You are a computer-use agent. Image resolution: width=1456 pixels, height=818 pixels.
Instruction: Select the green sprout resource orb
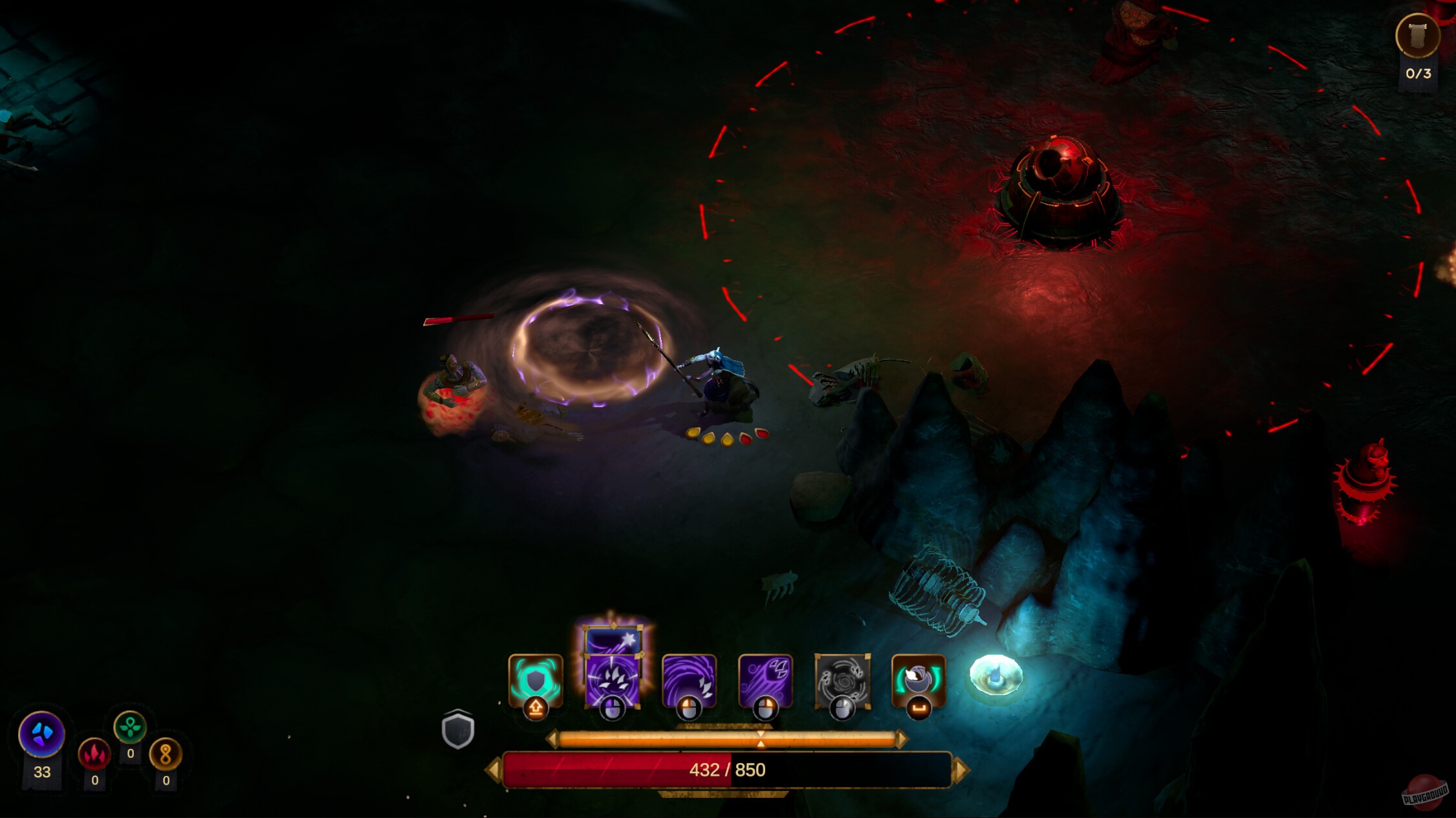[130, 729]
